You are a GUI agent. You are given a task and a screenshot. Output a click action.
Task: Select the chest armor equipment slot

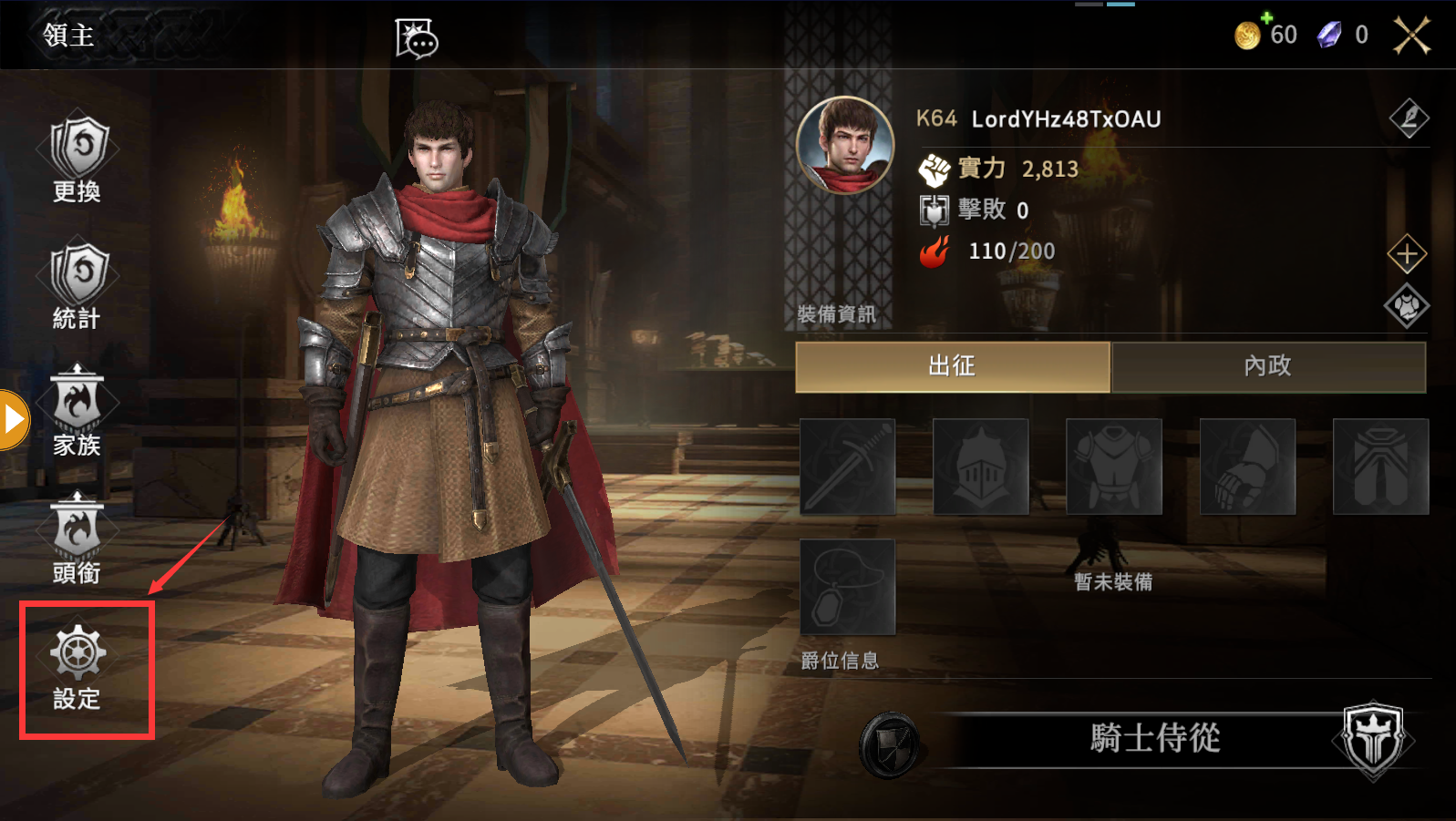[1114, 467]
